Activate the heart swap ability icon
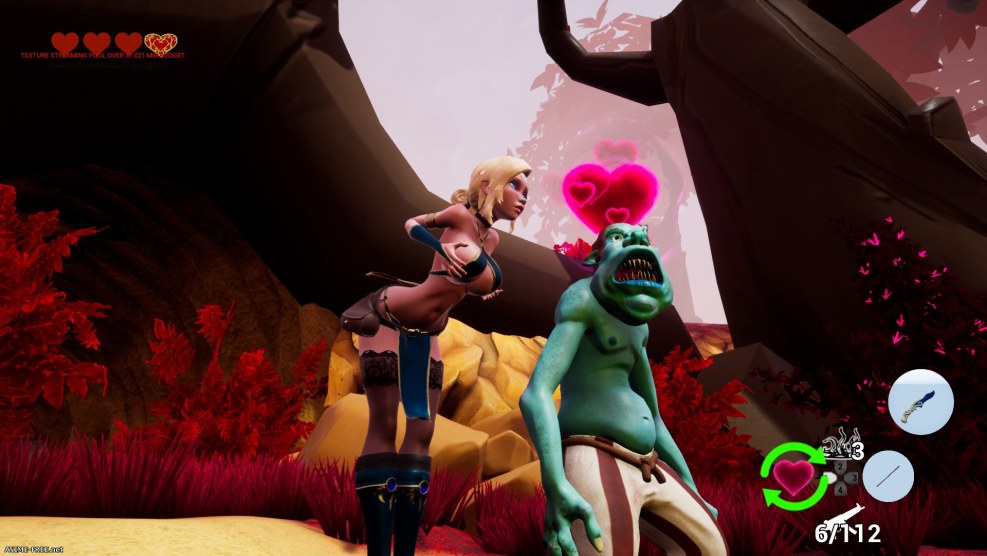This screenshot has height=556, width=987. 794,474
